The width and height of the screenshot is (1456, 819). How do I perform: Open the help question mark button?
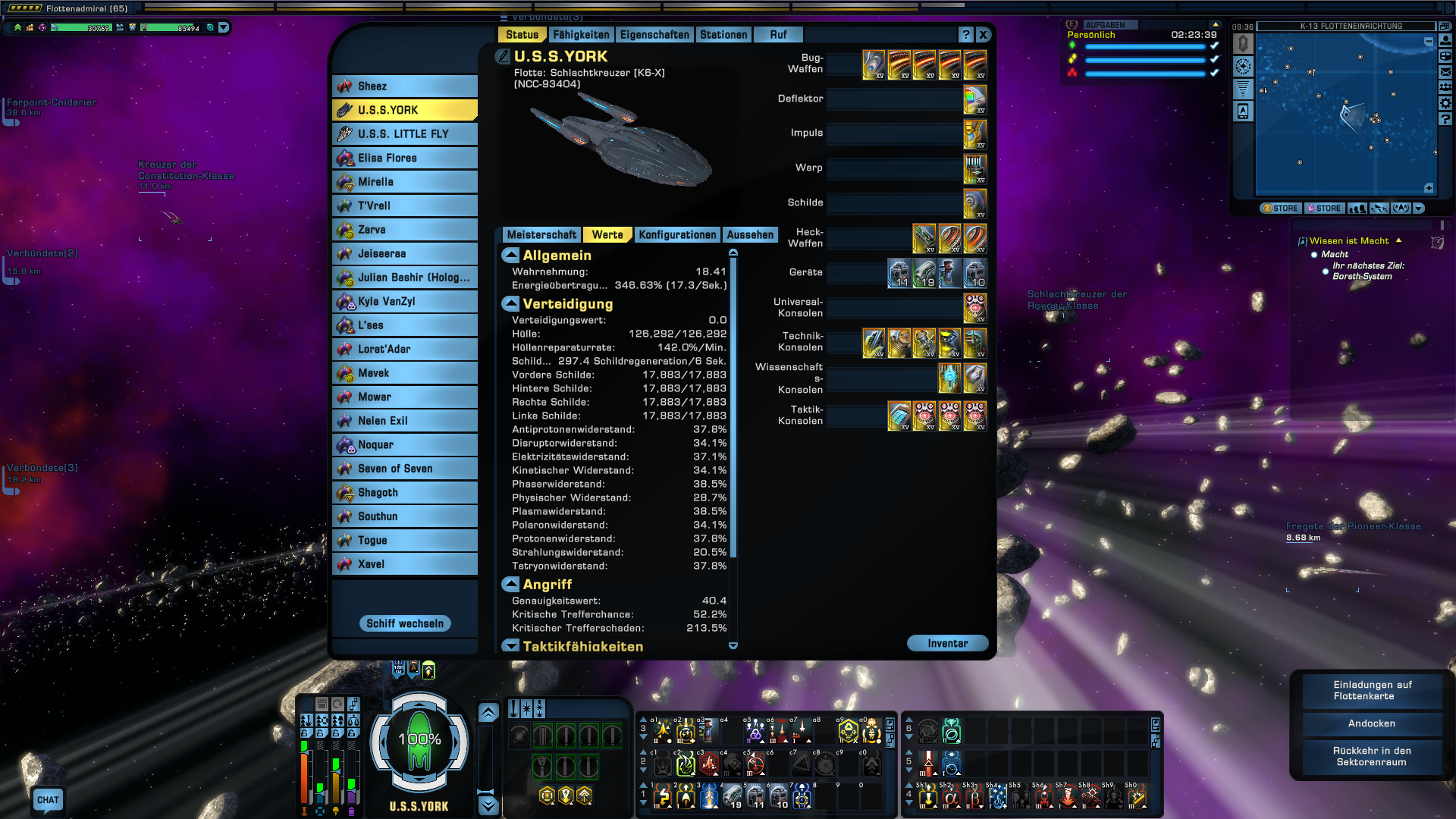pos(965,35)
